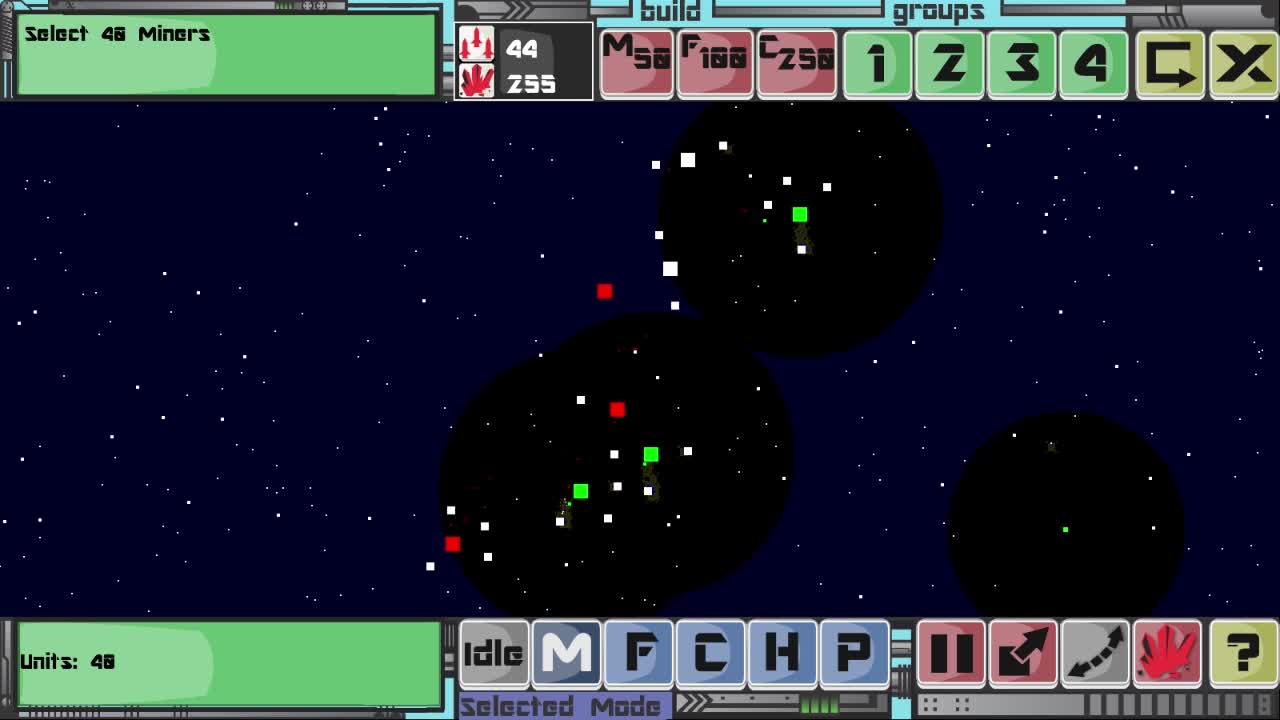Viewport: 1280px width, 720px height.
Task: Switch selected units to F mode
Action: [x=638, y=655]
